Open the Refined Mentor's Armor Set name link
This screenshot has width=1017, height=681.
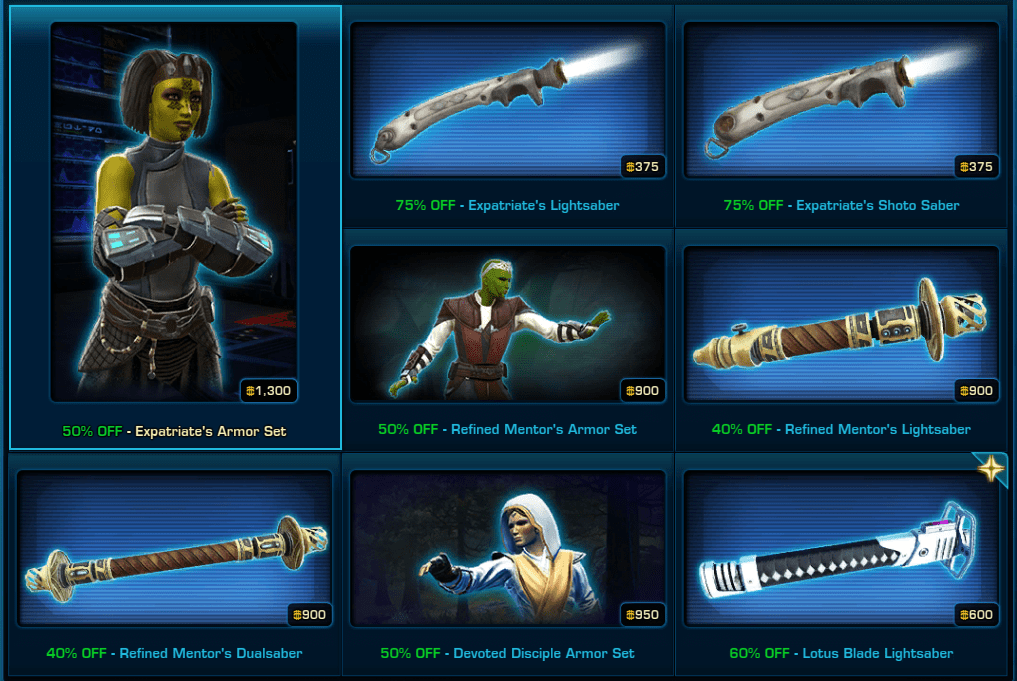tap(543, 429)
